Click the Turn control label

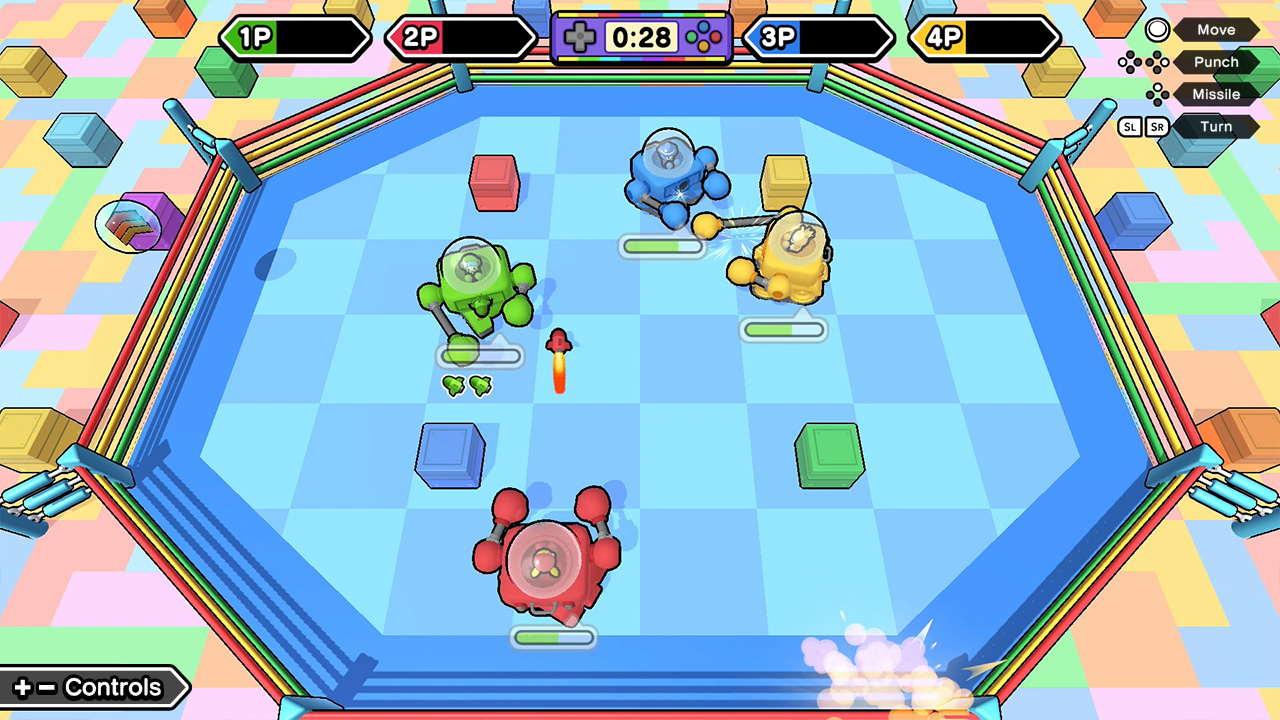(x=1216, y=126)
